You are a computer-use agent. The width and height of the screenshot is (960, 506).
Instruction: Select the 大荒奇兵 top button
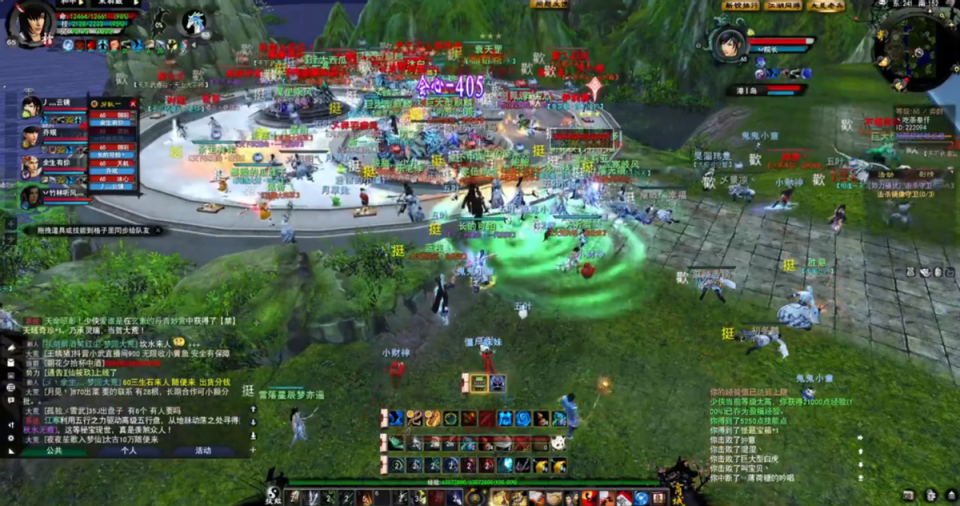click(828, 6)
